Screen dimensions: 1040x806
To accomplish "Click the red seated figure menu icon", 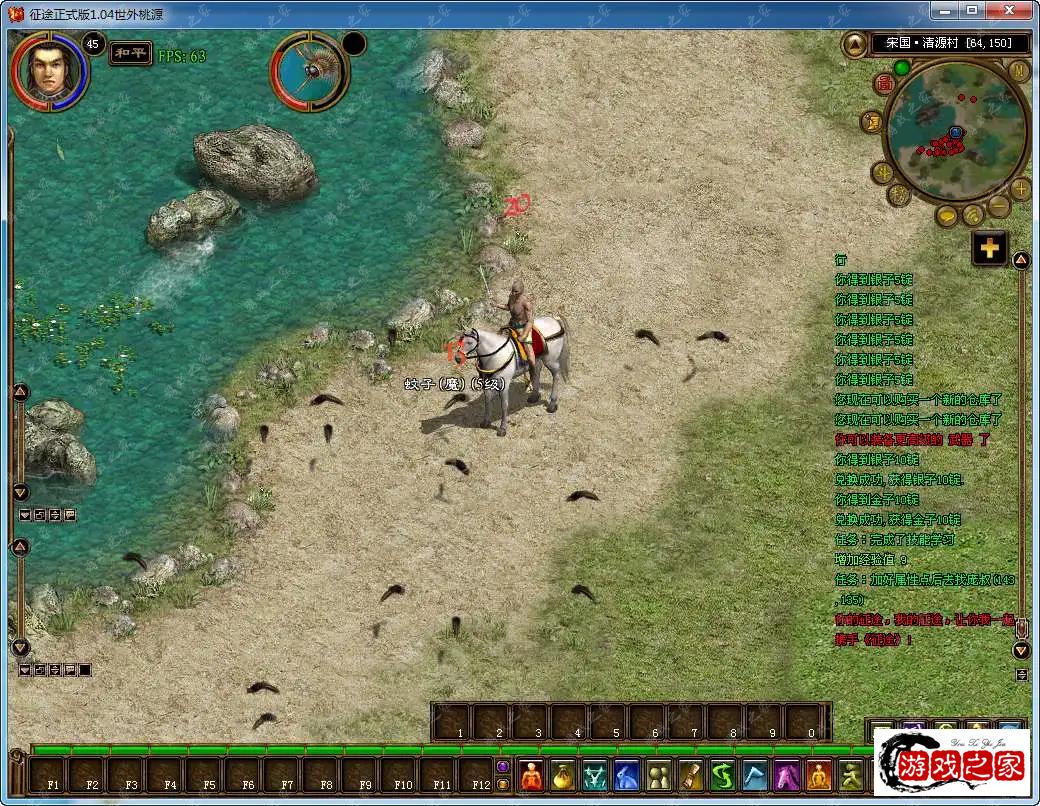I will (x=531, y=776).
